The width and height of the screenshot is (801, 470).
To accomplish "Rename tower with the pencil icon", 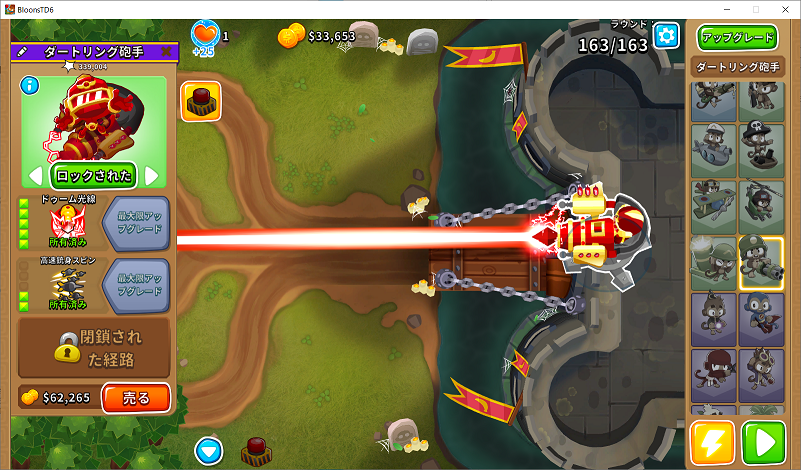I will pos(22,51).
